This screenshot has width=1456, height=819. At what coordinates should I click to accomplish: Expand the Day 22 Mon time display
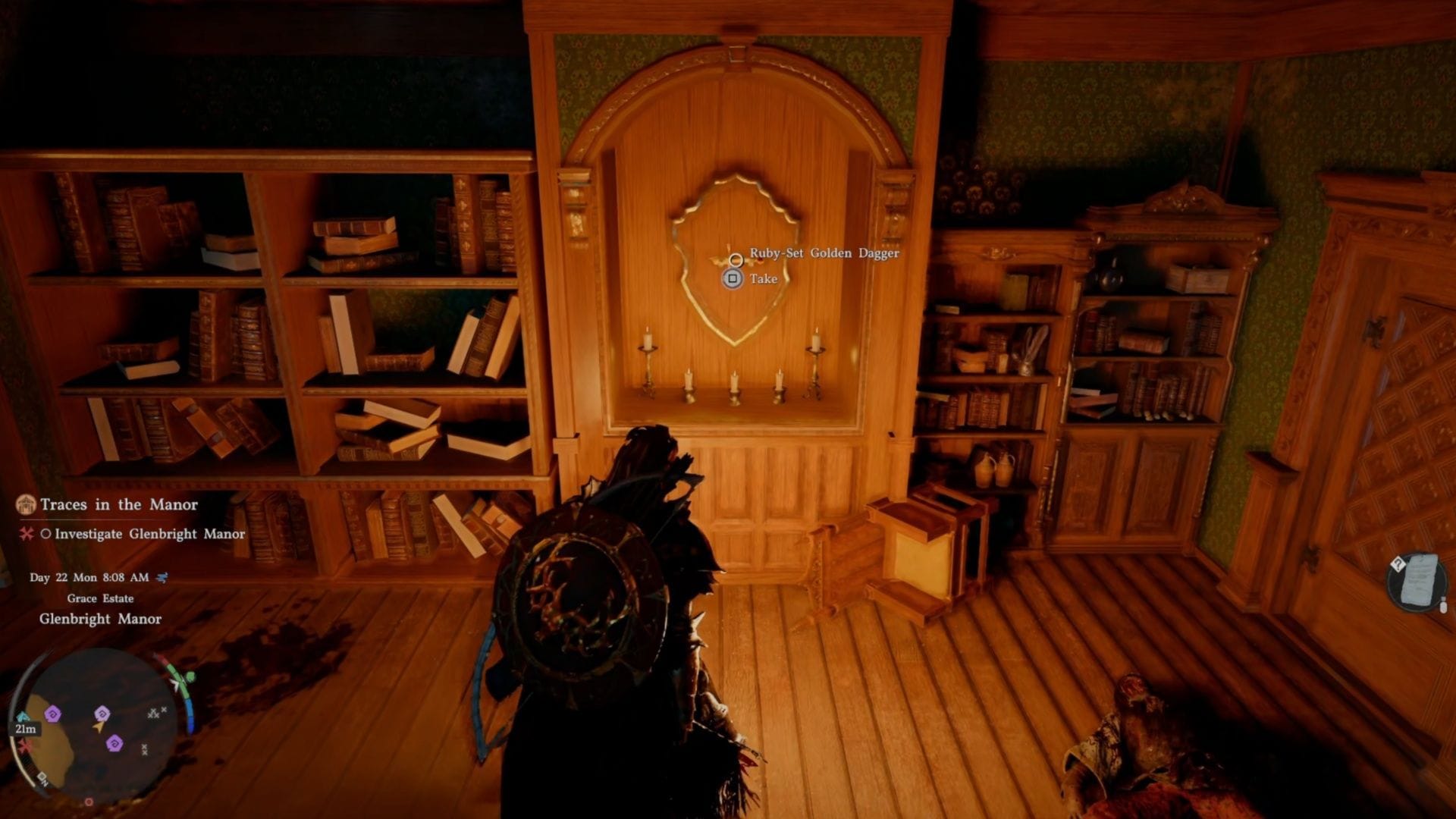tap(89, 578)
